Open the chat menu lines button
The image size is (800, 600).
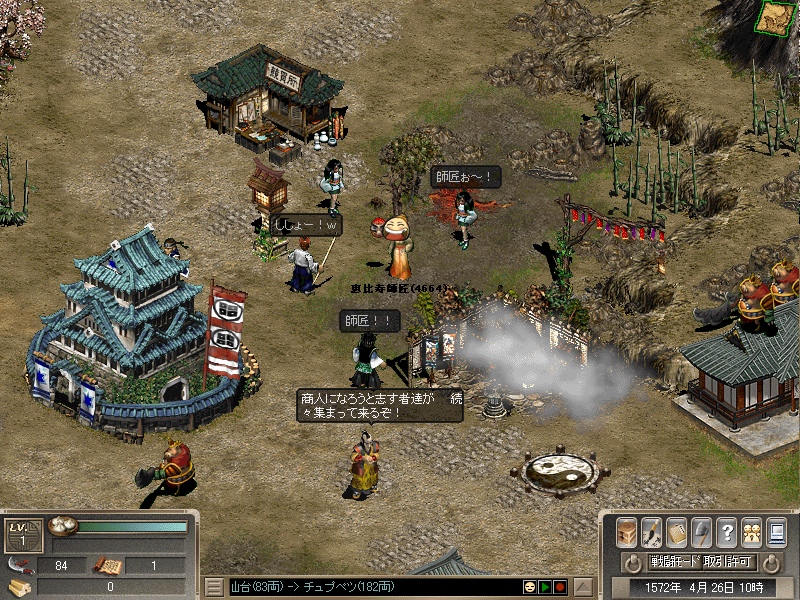[x=214, y=586]
